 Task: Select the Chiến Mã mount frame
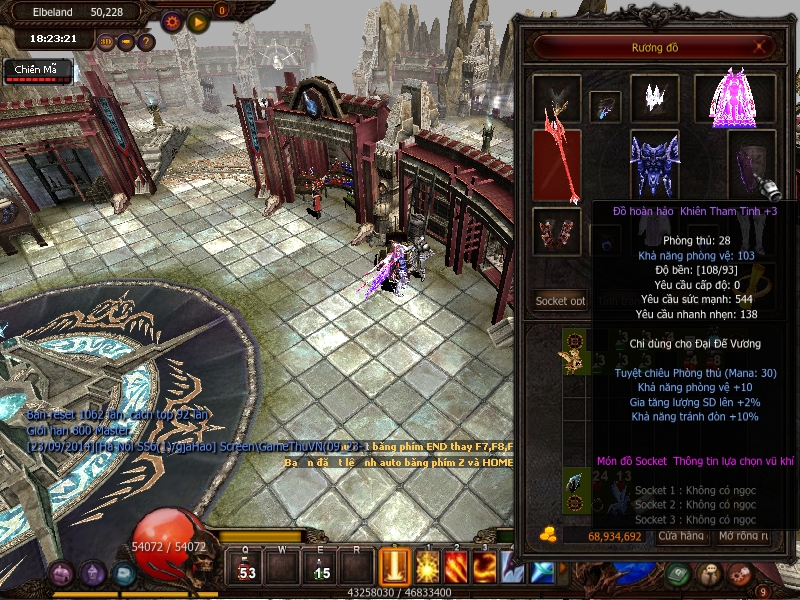[37, 69]
